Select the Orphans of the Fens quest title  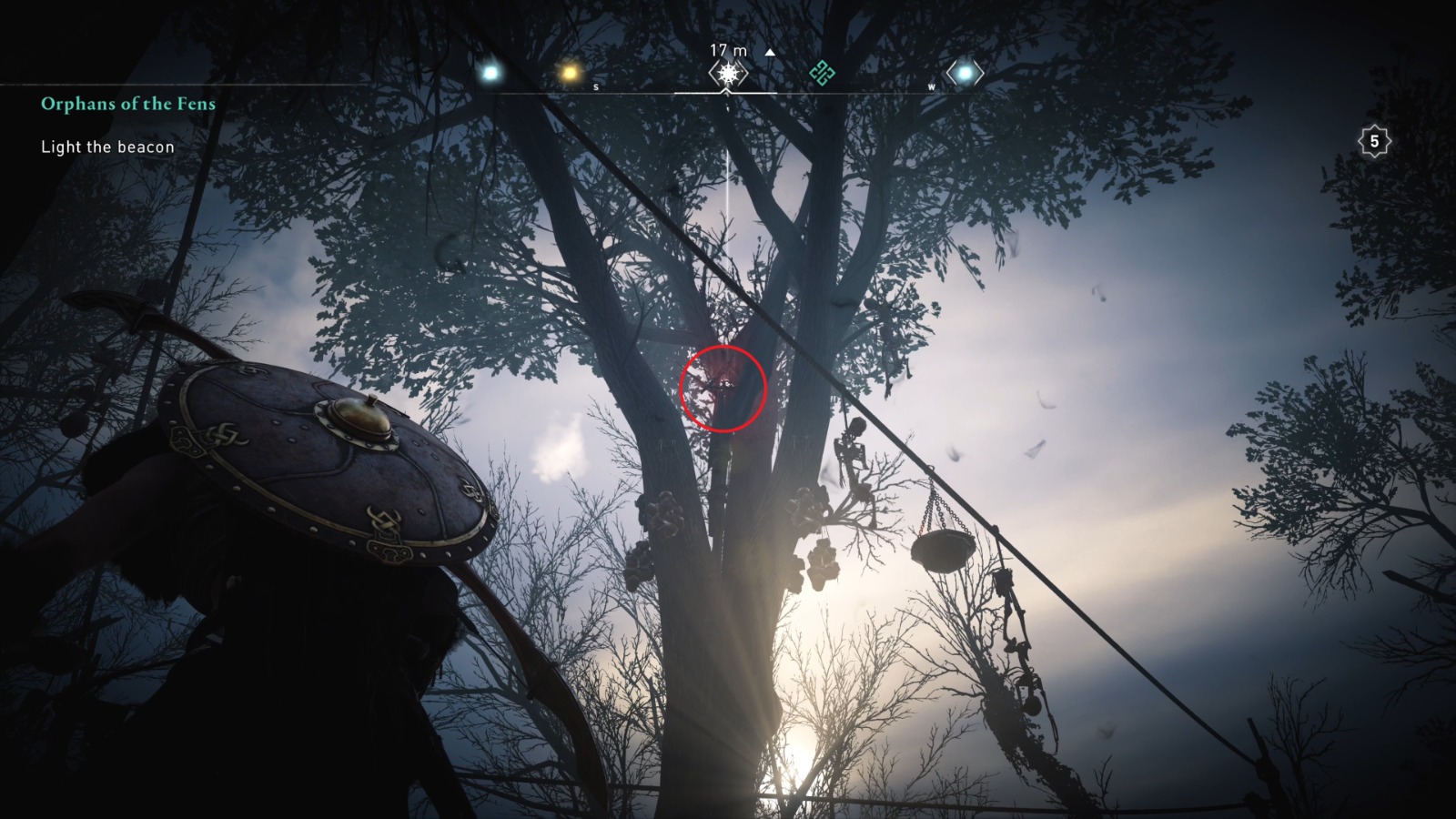pyautogui.click(x=126, y=104)
